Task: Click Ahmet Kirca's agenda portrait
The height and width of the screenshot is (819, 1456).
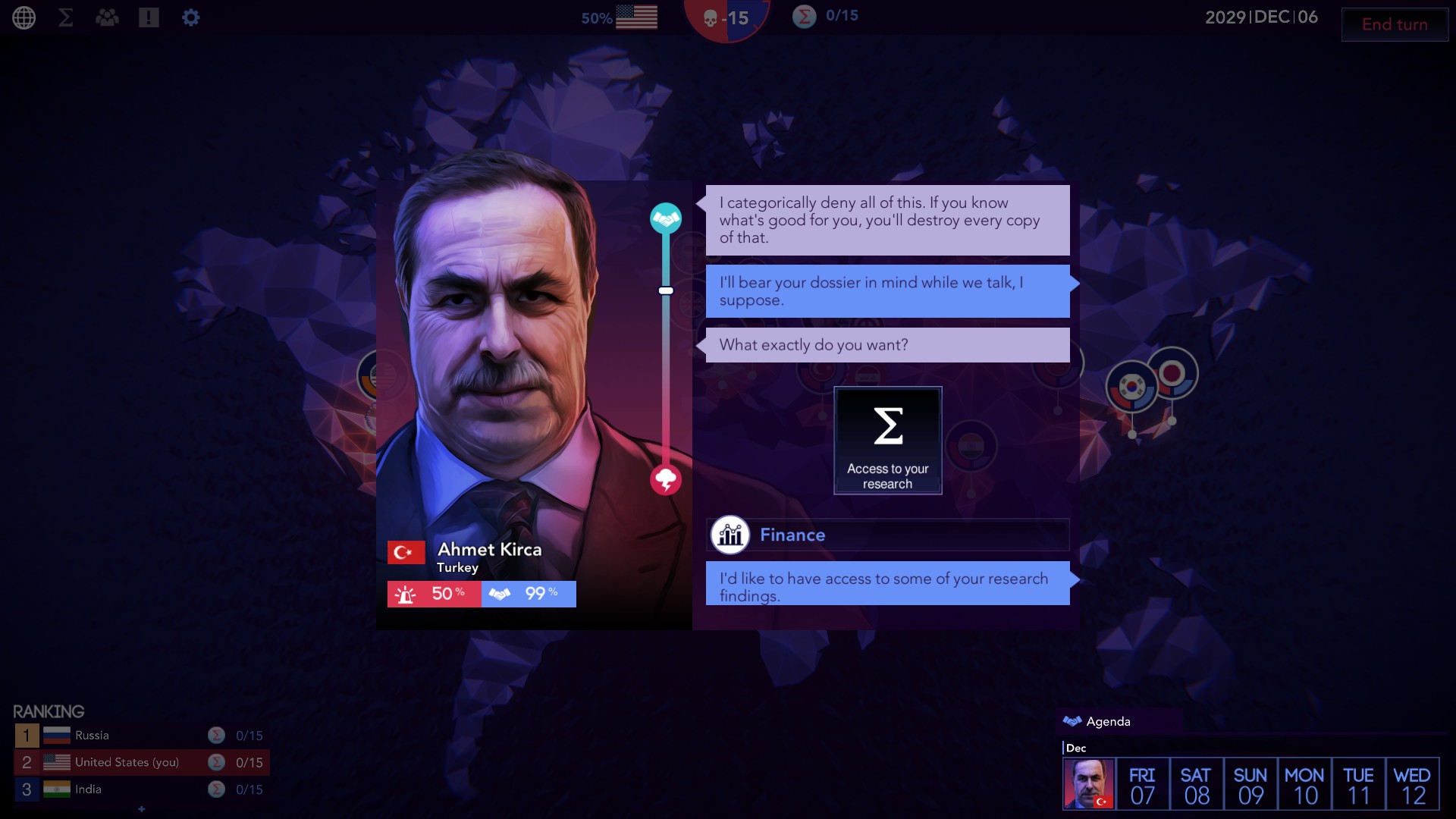Action: (x=1089, y=784)
